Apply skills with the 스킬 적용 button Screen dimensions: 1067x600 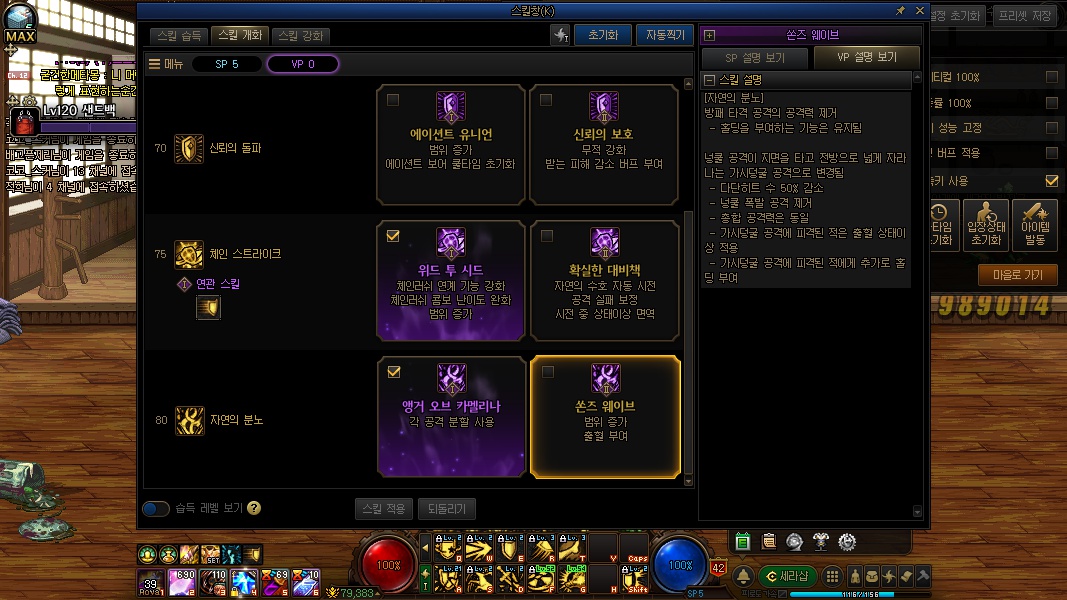coord(383,508)
